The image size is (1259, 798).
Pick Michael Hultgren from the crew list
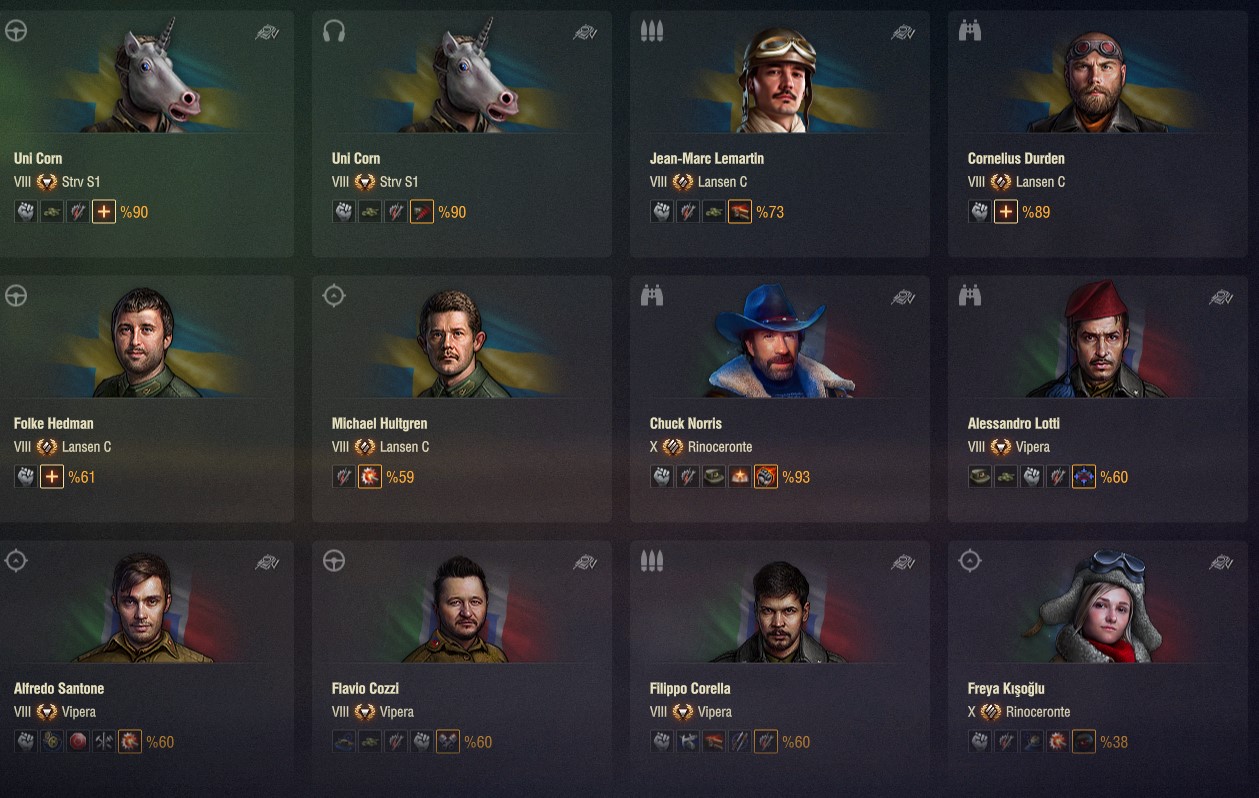[x=461, y=399]
